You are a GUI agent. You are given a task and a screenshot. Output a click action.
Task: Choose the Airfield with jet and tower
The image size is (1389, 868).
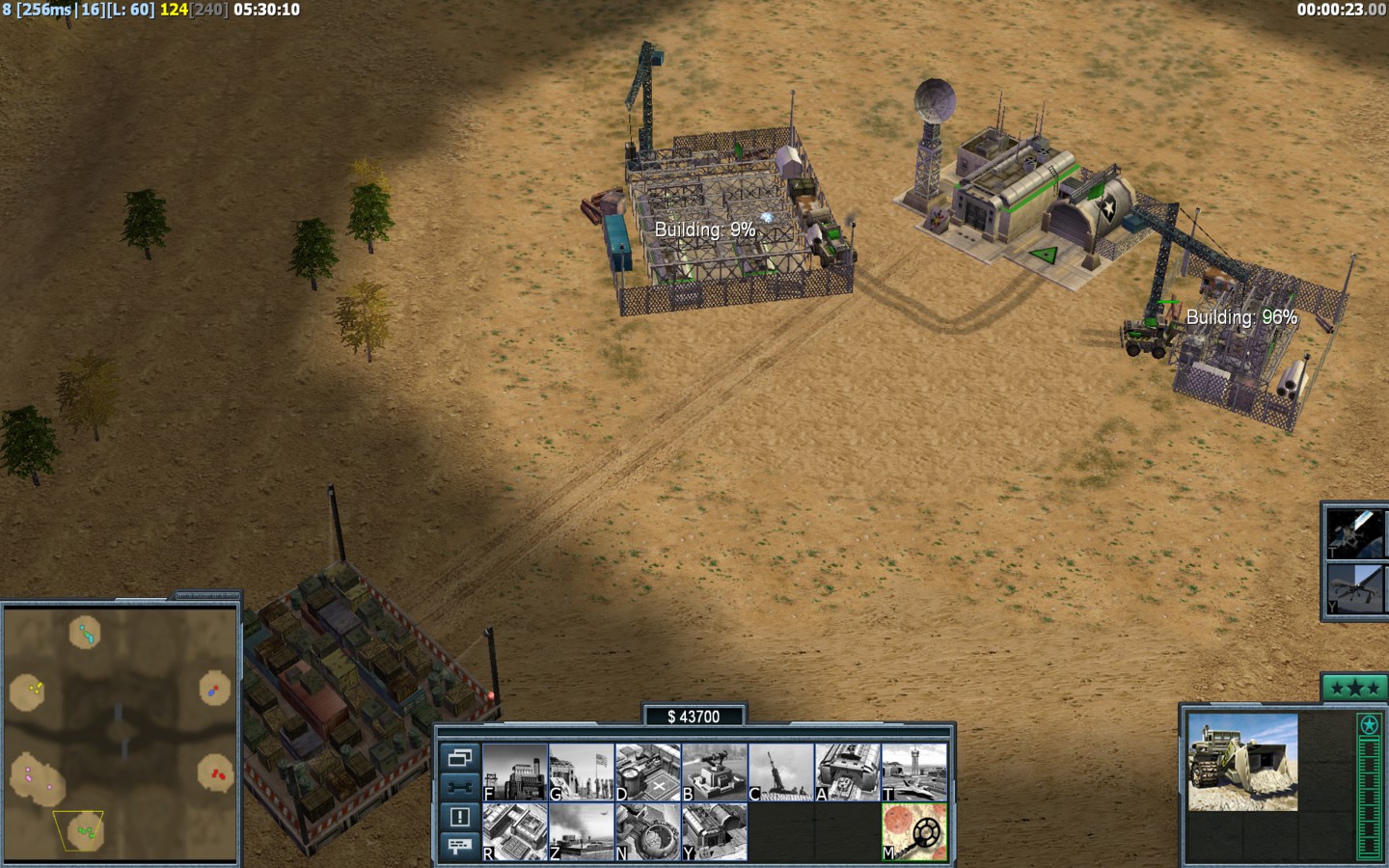tap(913, 772)
